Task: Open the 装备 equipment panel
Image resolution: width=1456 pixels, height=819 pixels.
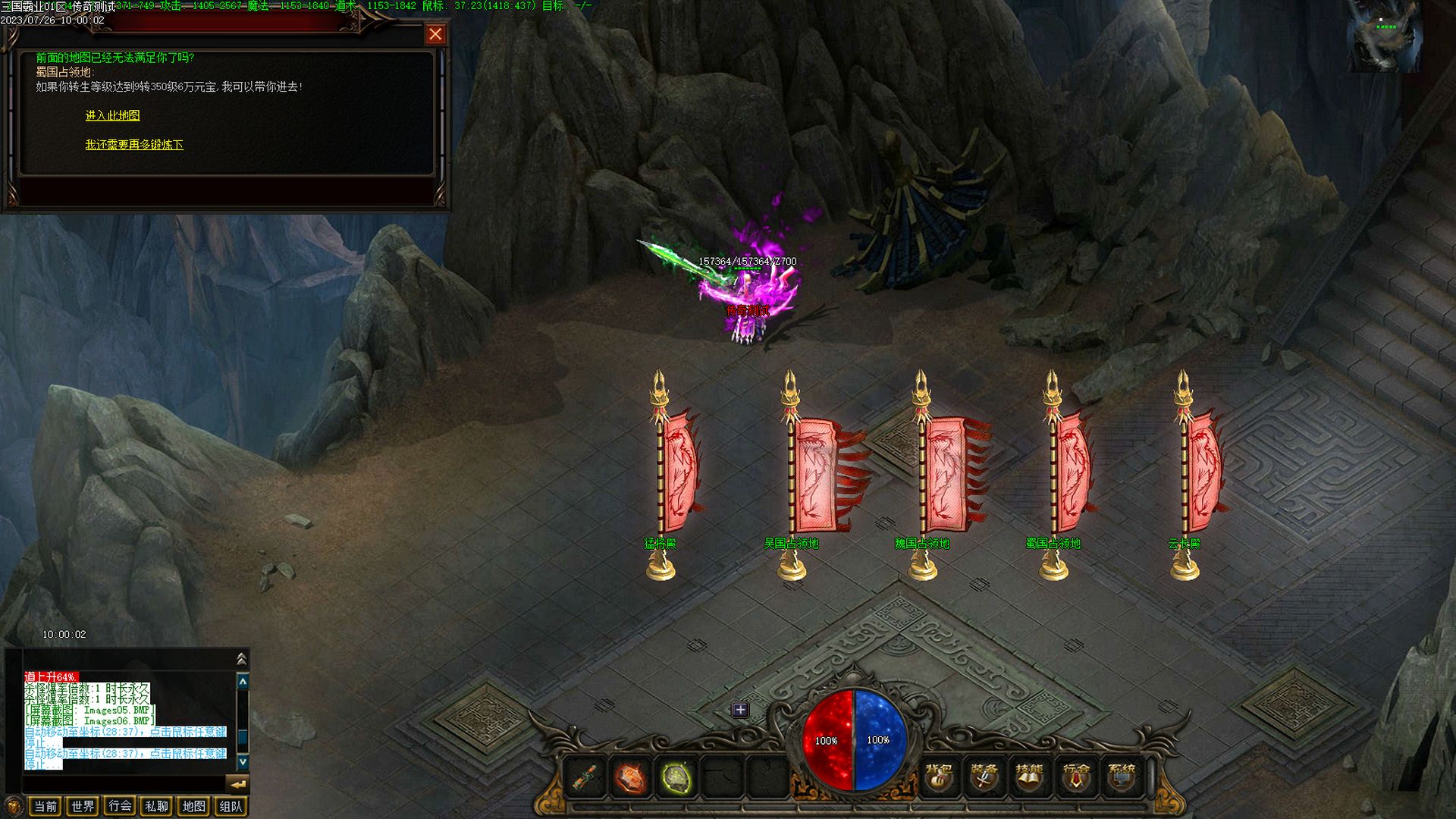Action: [x=984, y=777]
